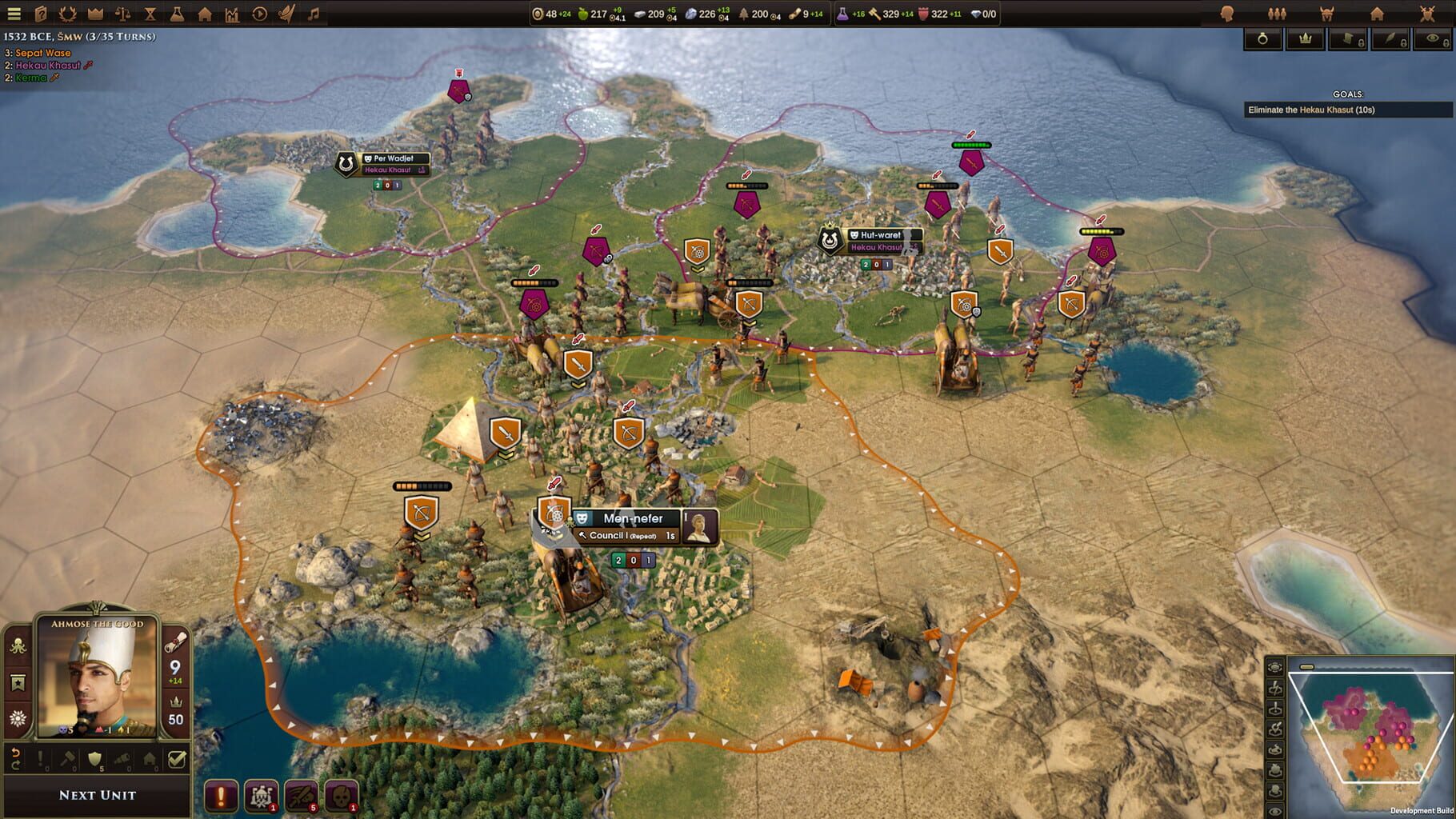
Task: Toggle the locked eye visibility filter
Action: [1433, 40]
